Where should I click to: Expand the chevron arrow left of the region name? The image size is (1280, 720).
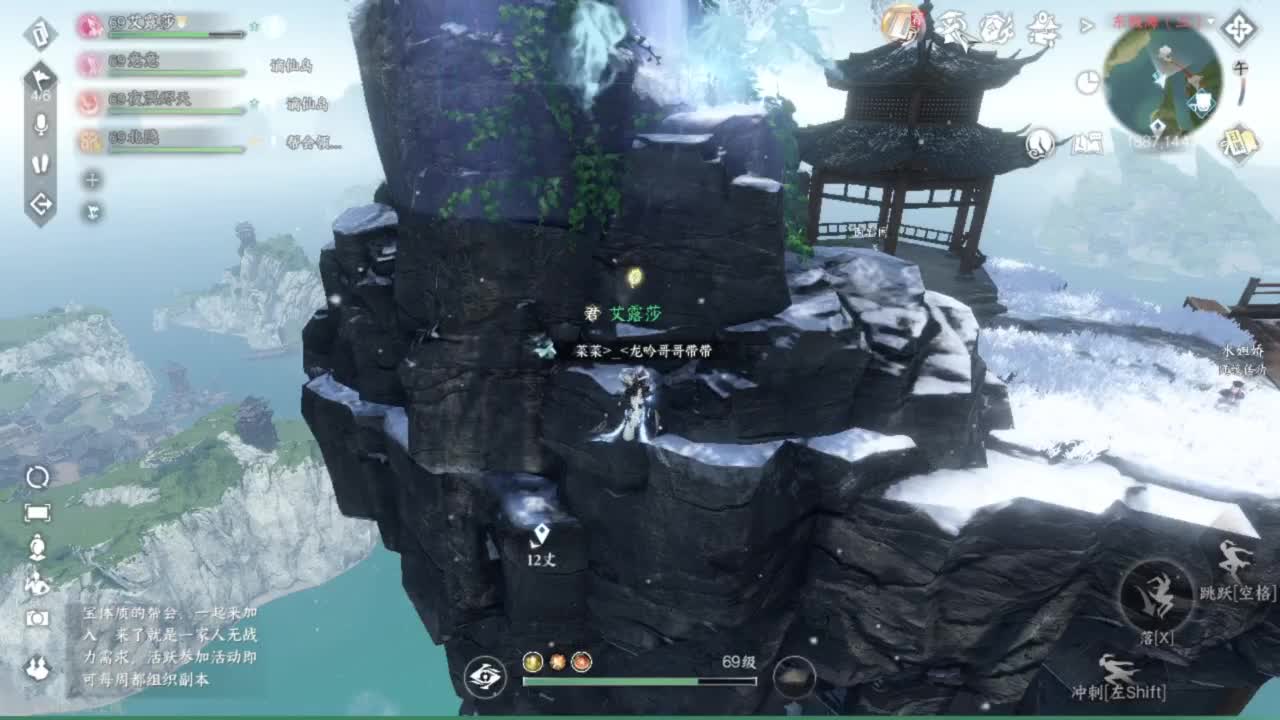point(1086,26)
